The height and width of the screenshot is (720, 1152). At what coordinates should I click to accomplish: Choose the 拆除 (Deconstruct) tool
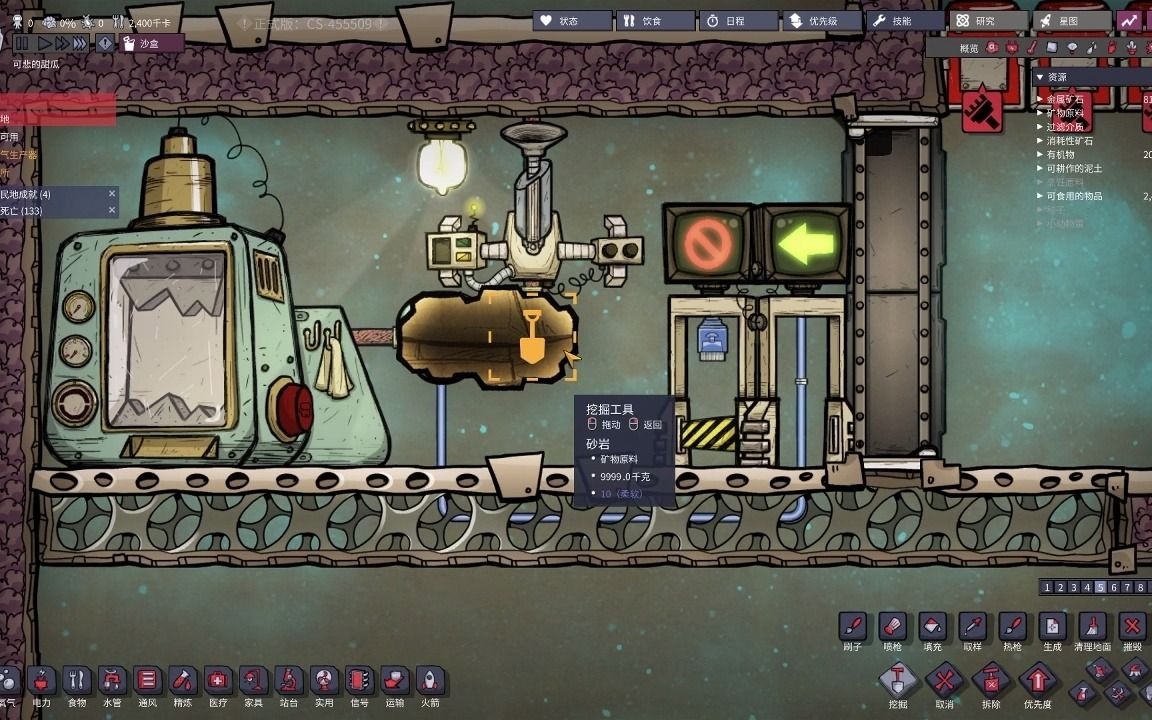(x=991, y=684)
